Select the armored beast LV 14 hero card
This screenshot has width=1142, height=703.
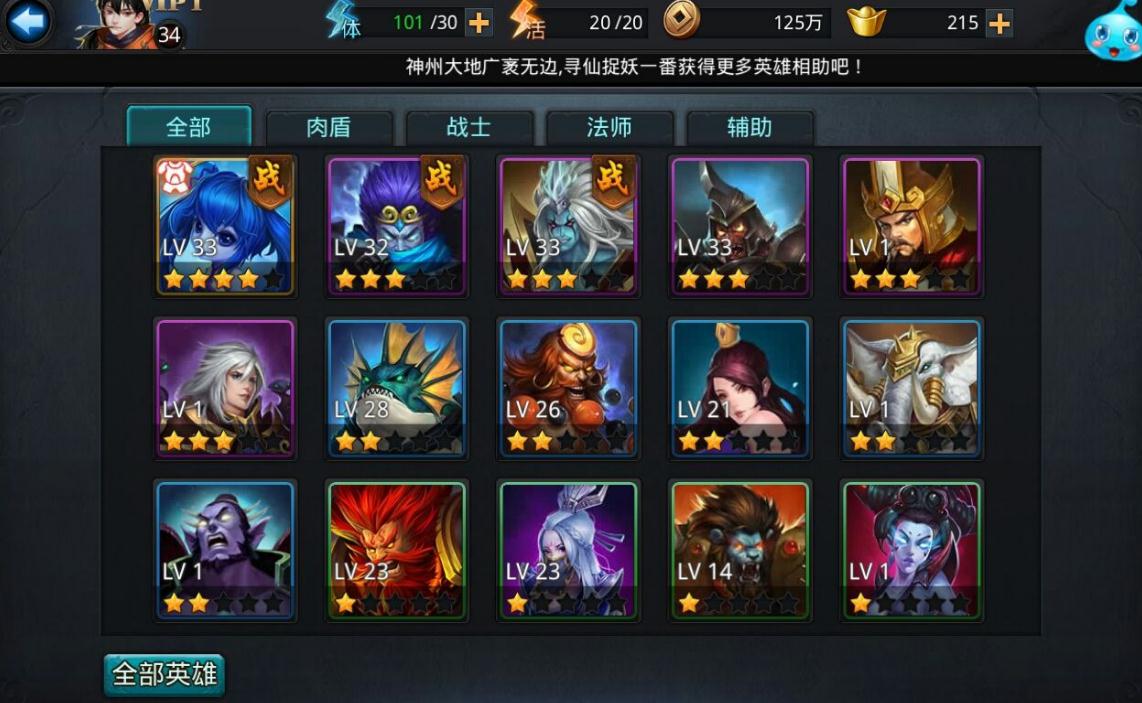pyautogui.click(x=740, y=550)
